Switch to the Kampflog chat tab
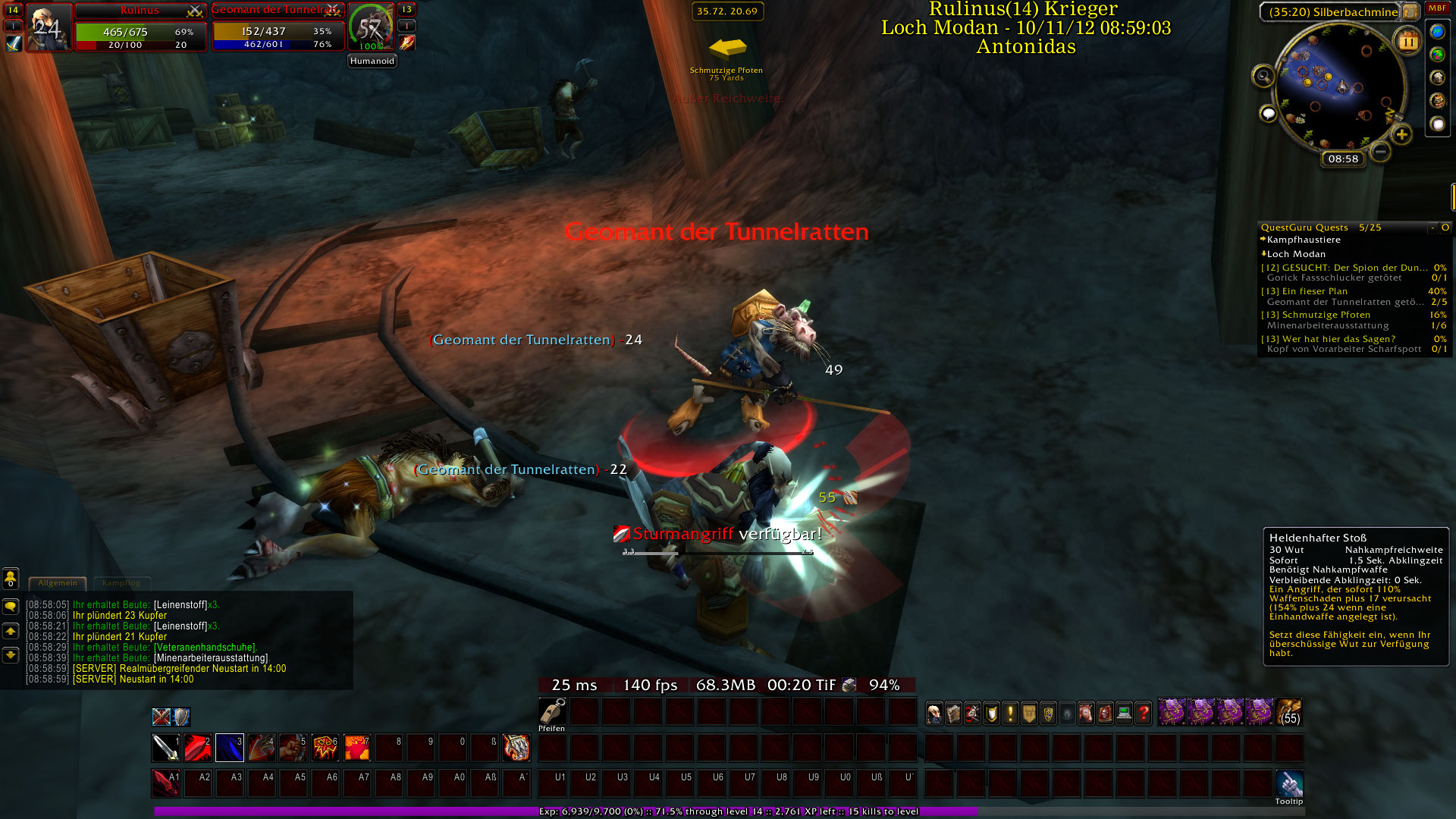The width and height of the screenshot is (1456, 819). (x=121, y=583)
